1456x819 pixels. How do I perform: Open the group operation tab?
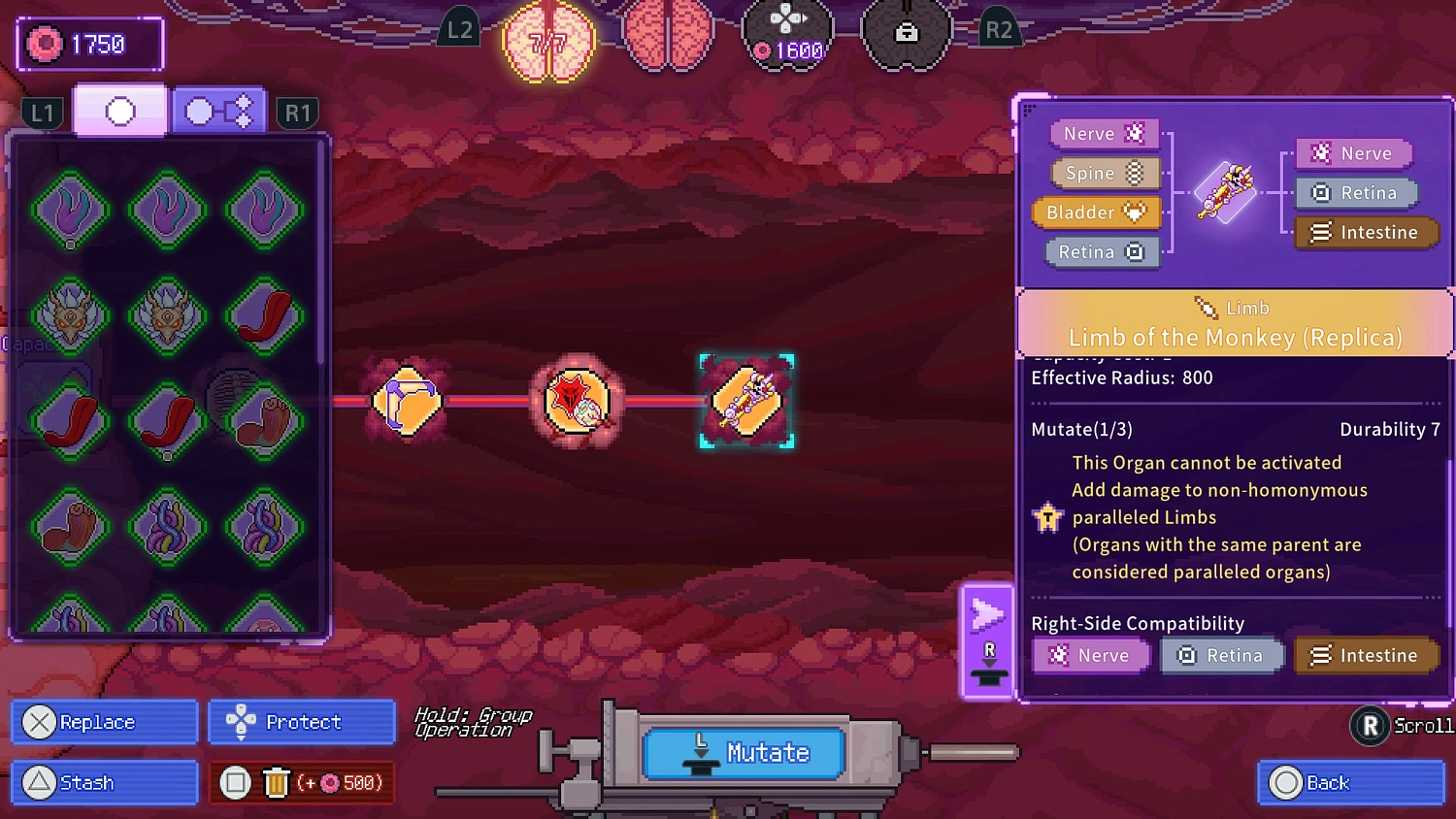pos(217,110)
